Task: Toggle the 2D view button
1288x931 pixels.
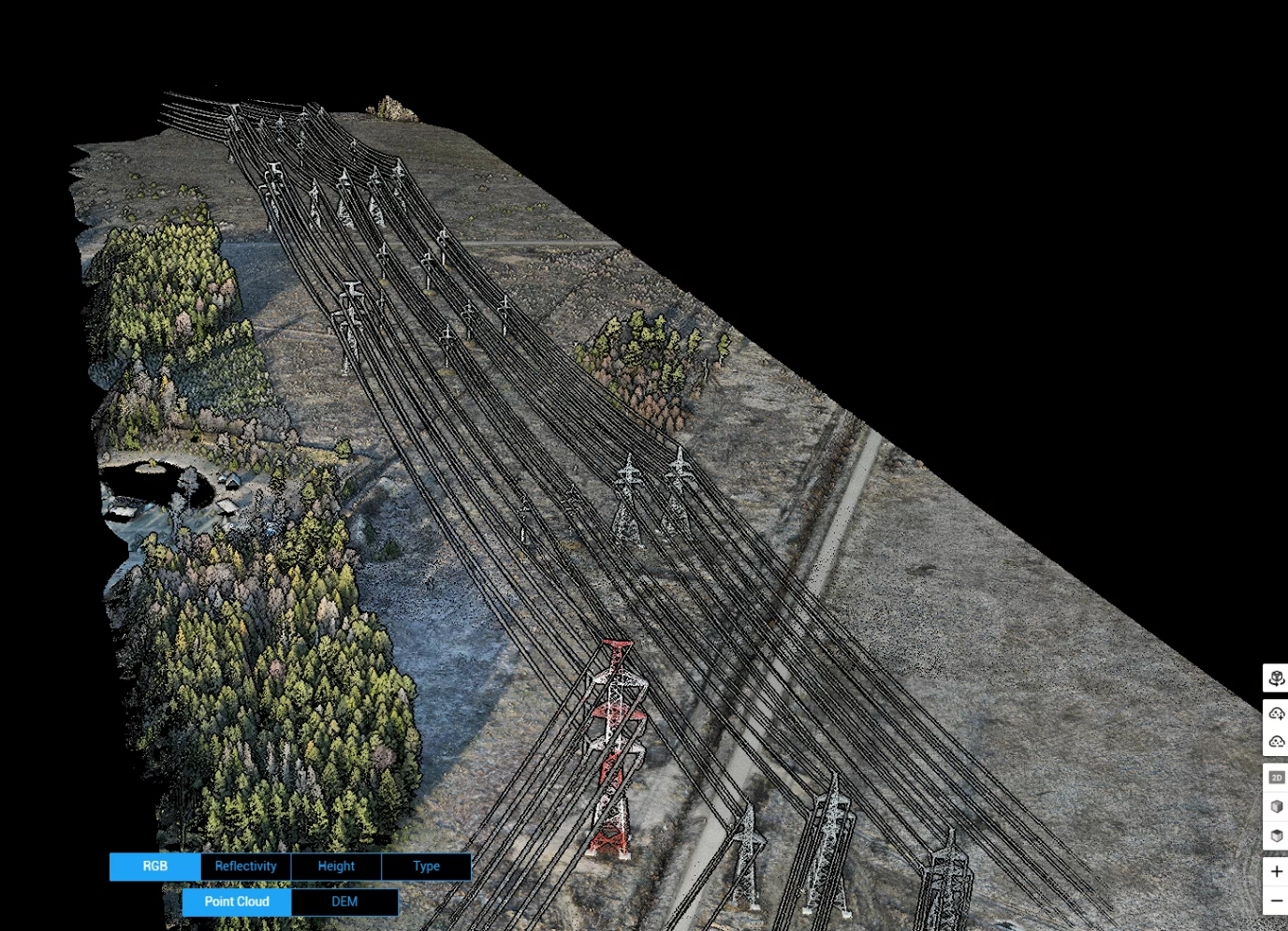Action: [1276, 778]
